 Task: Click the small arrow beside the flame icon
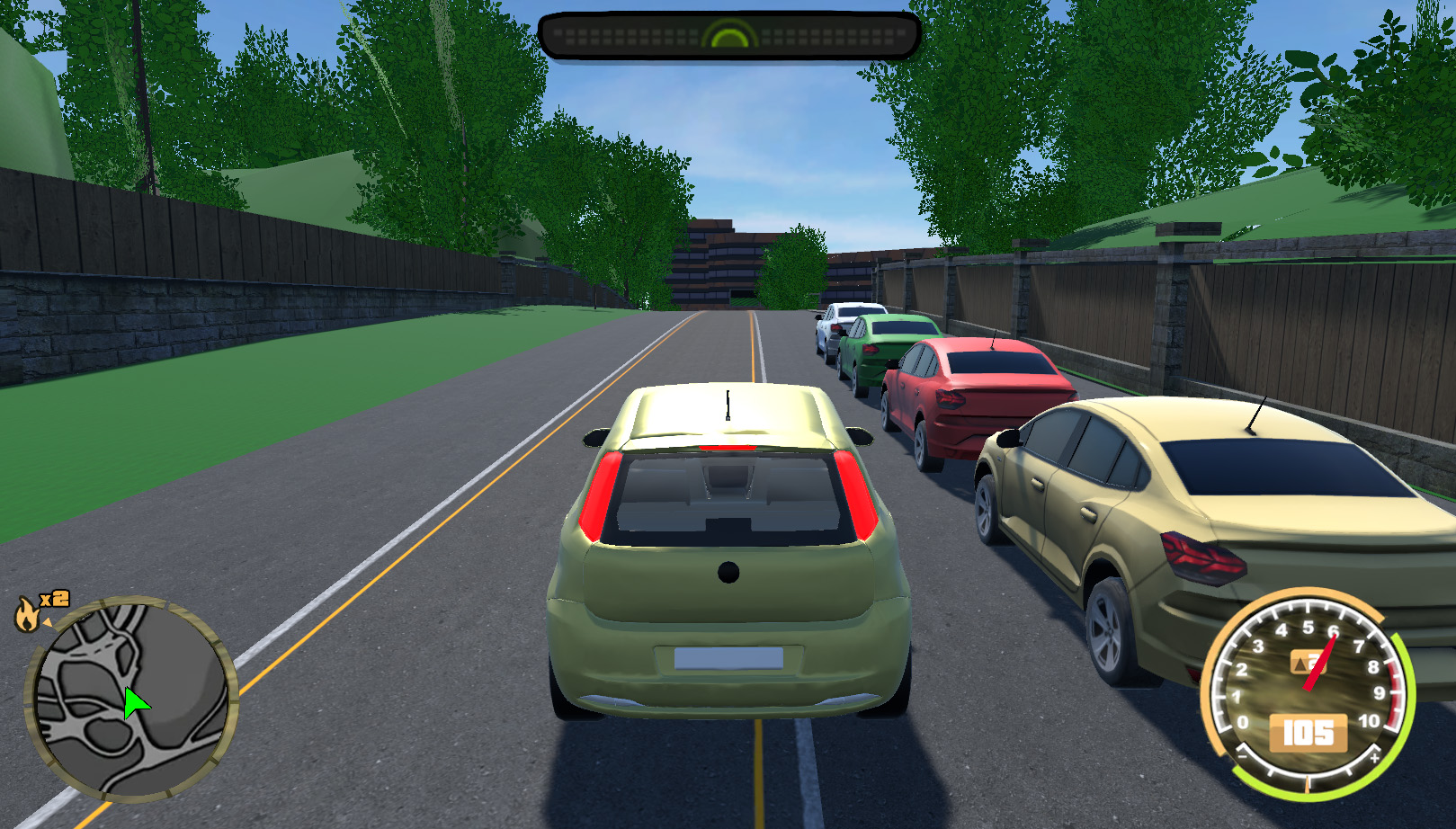(48, 622)
